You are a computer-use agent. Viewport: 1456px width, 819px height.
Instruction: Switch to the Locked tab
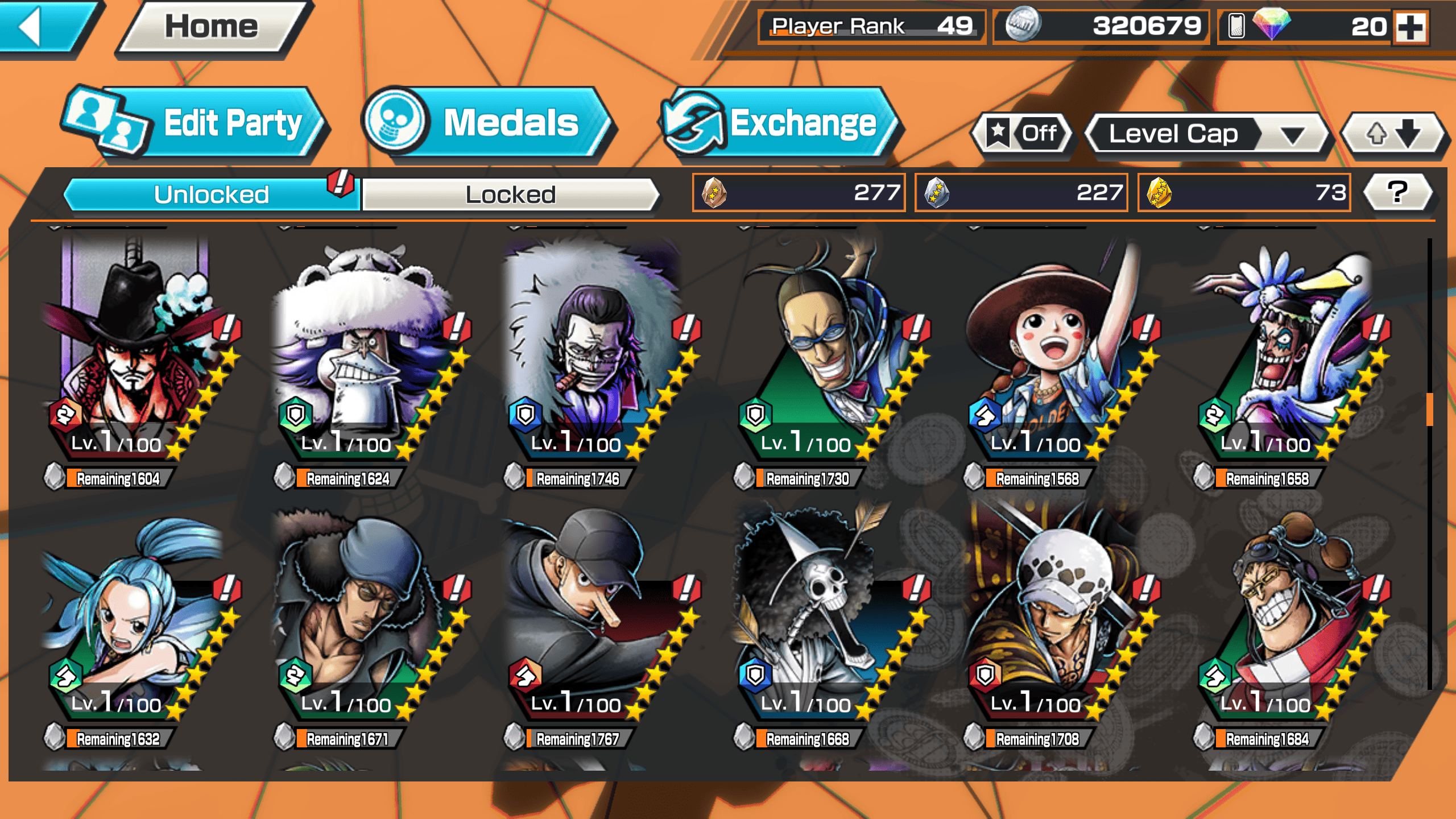pos(510,195)
